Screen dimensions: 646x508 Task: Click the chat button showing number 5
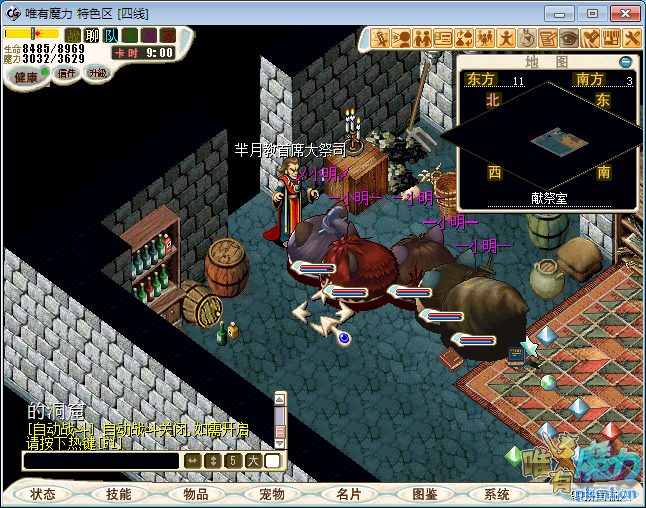click(x=232, y=461)
